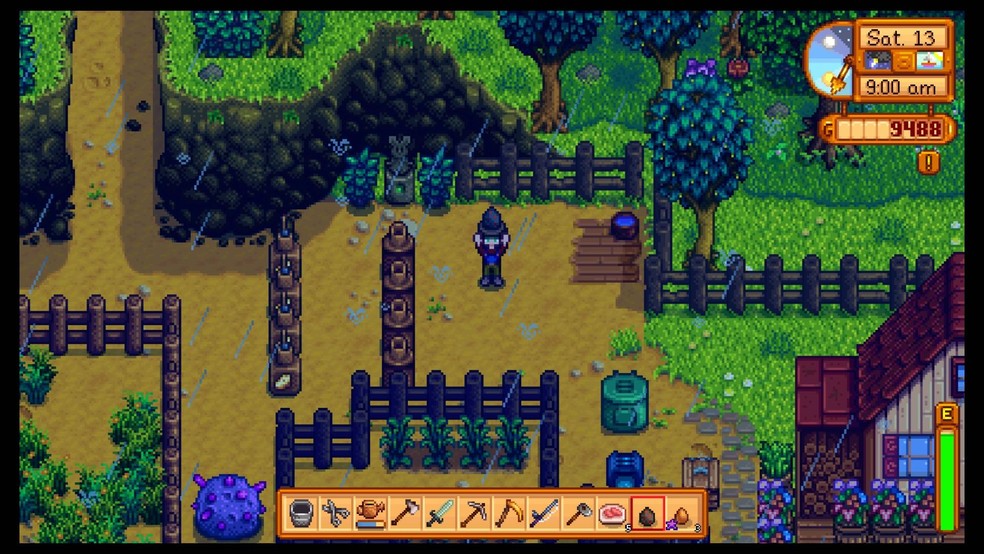This screenshot has height=554, width=984.
Task: Pick the scythe in the hotbar
Action: pyautogui.click(x=509, y=513)
